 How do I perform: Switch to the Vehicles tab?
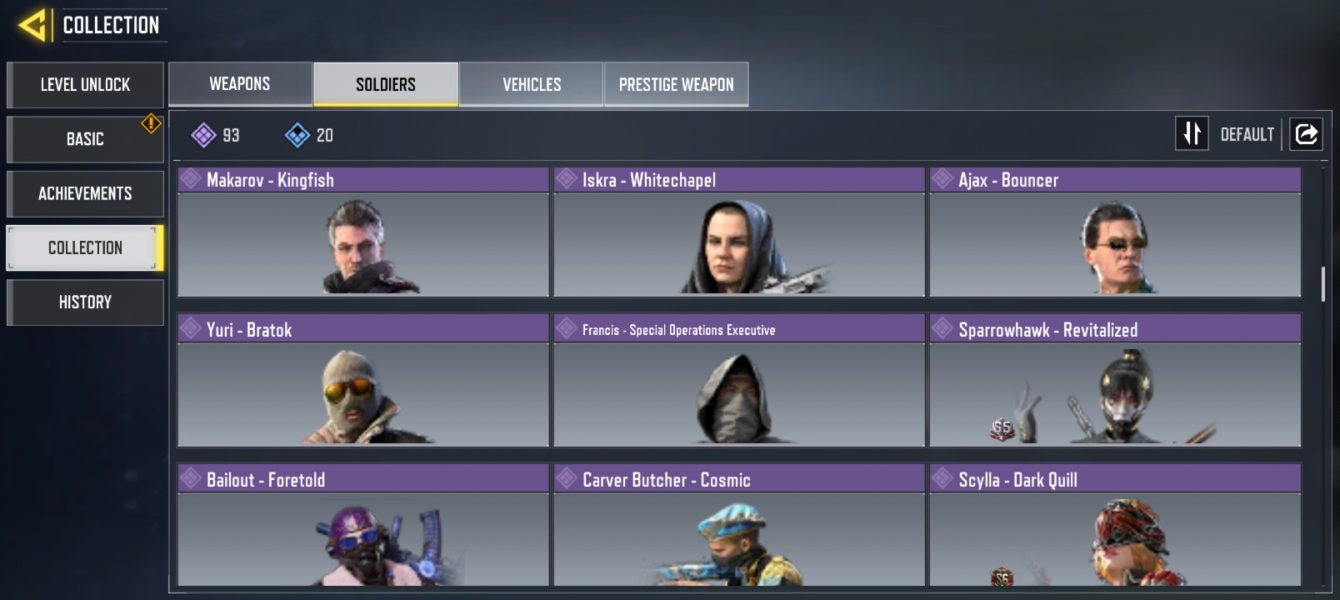pyautogui.click(x=531, y=85)
